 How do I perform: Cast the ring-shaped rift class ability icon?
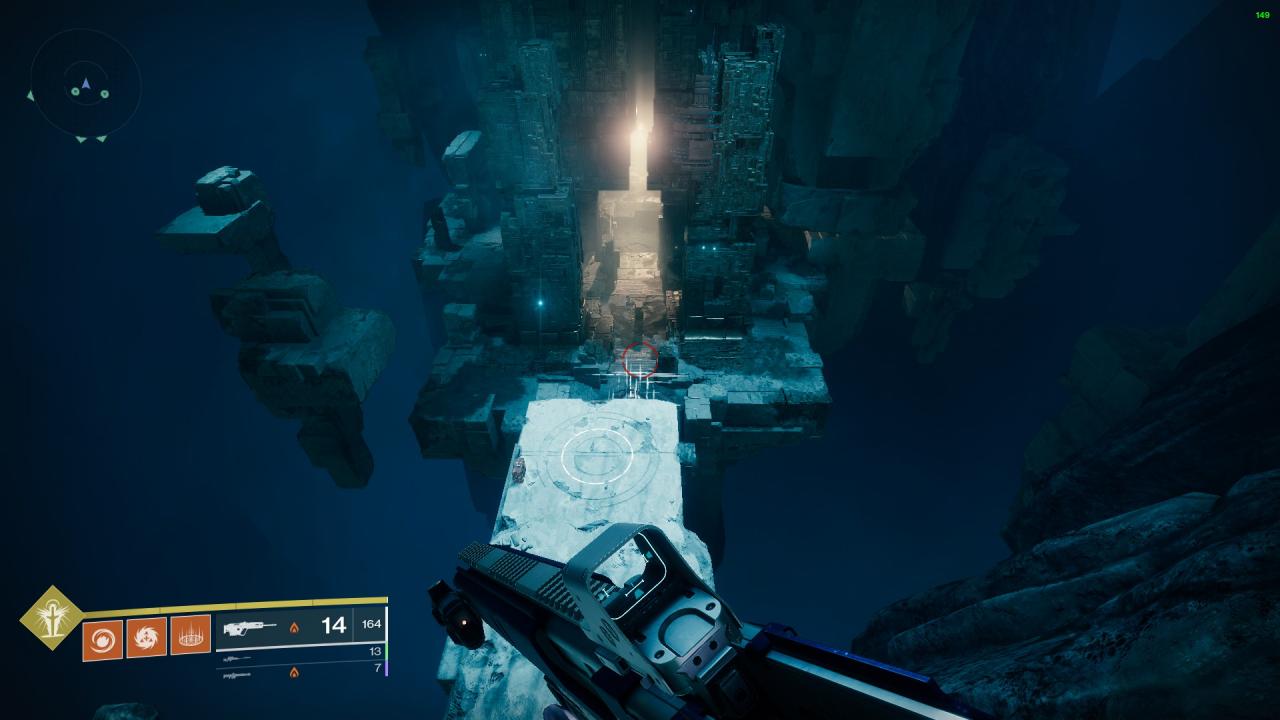pos(190,635)
